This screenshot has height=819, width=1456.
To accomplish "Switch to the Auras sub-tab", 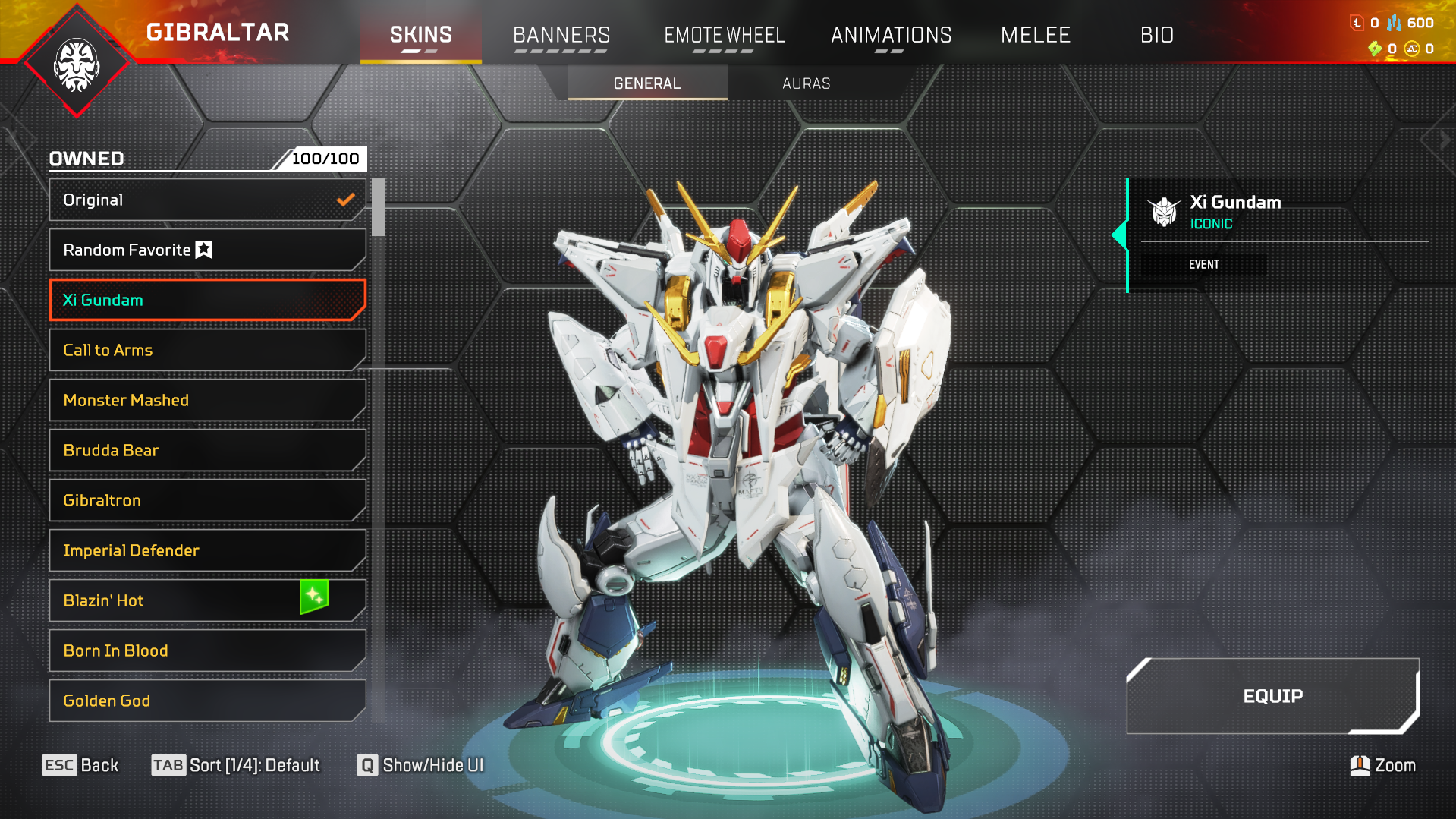I will click(806, 83).
